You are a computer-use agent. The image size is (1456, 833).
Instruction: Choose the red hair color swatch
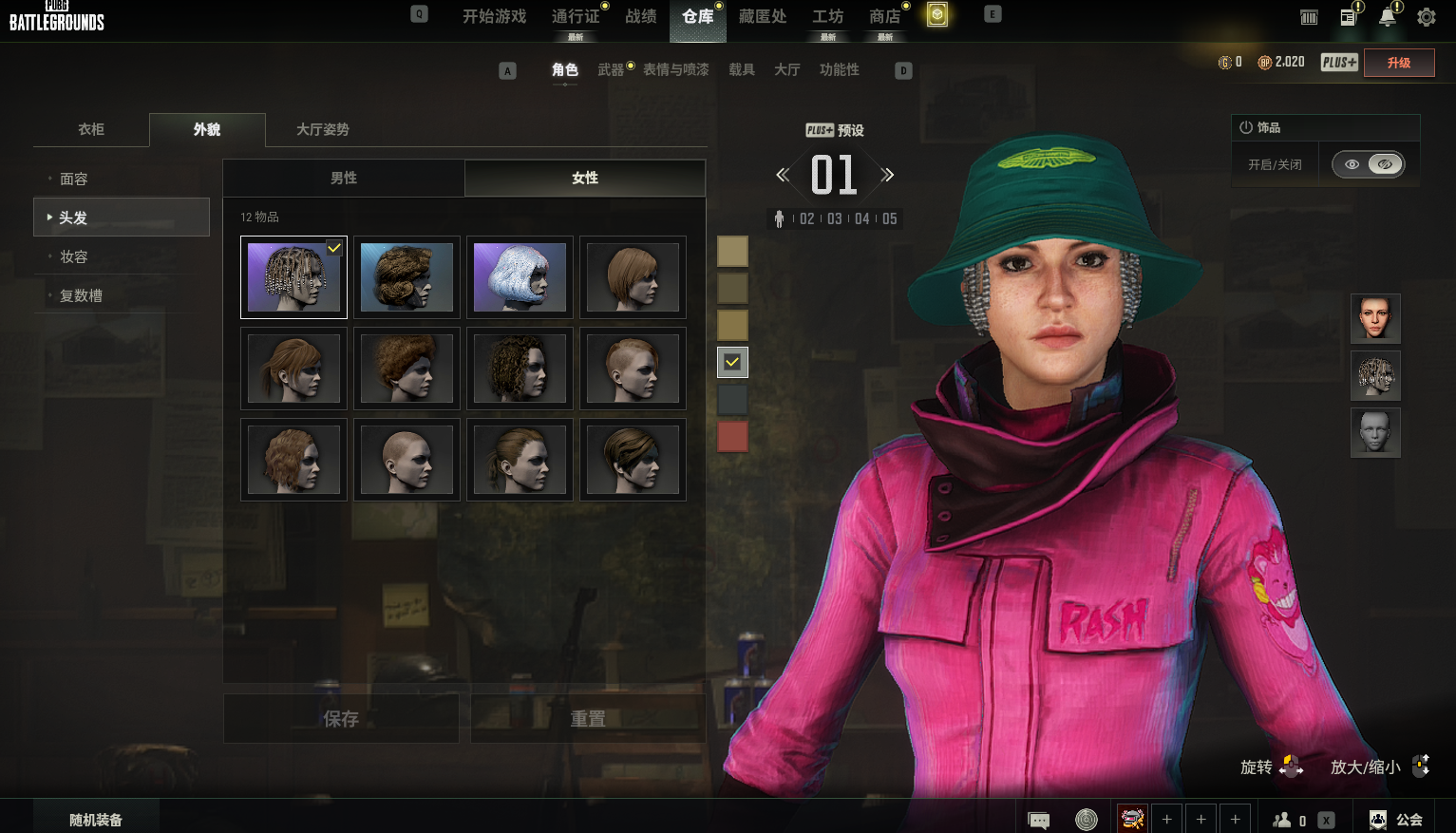pos(732,437)
